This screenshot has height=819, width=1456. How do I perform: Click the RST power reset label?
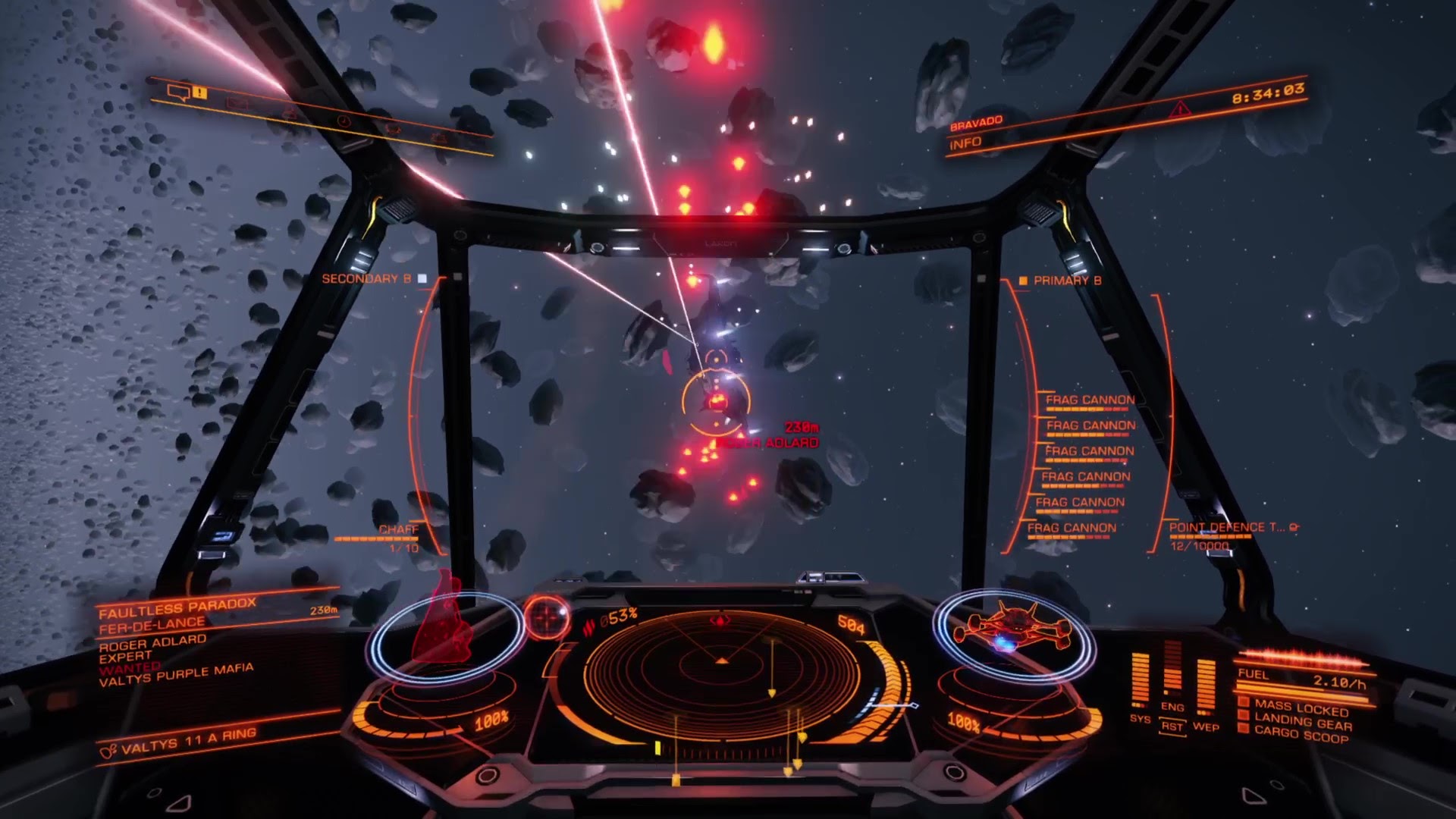[x=1172, y=726]
